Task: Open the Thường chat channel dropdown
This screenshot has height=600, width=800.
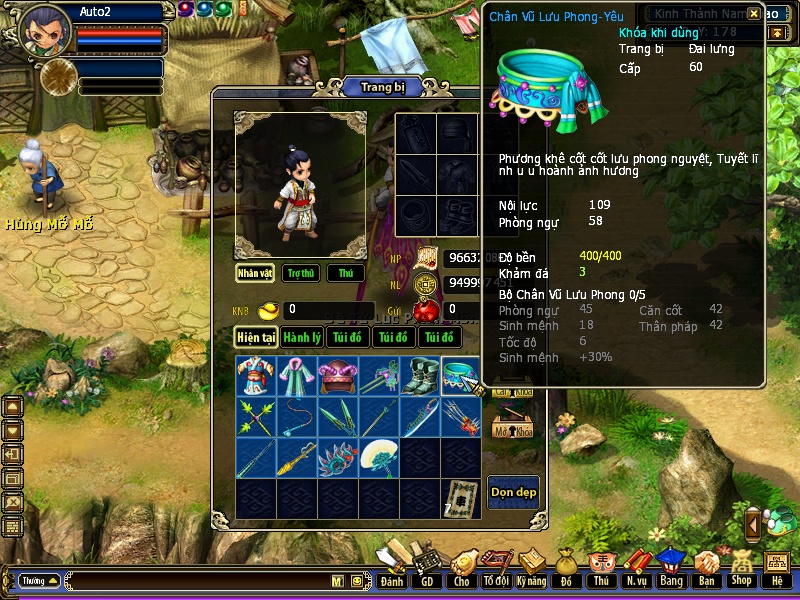Action: pyautogui.click(x=38, y=580)
